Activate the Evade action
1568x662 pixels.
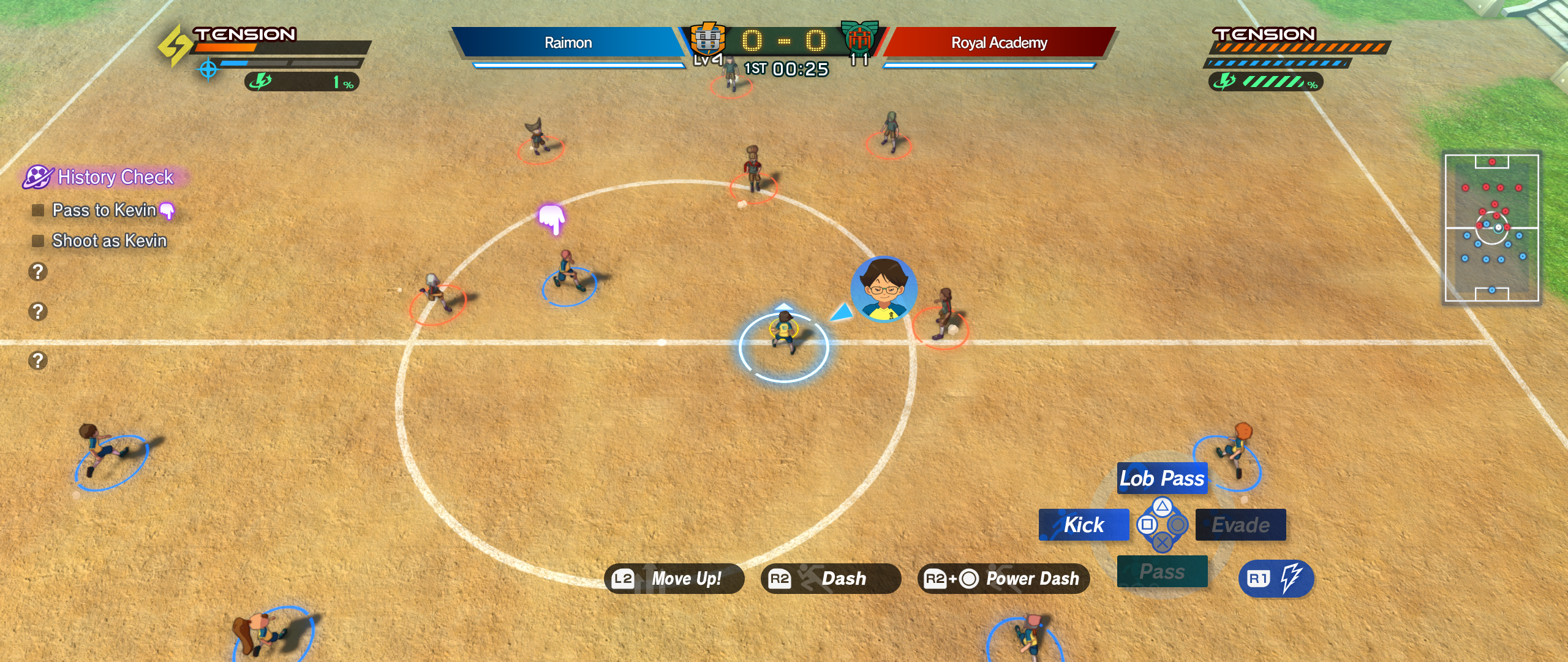(1240, 525)
